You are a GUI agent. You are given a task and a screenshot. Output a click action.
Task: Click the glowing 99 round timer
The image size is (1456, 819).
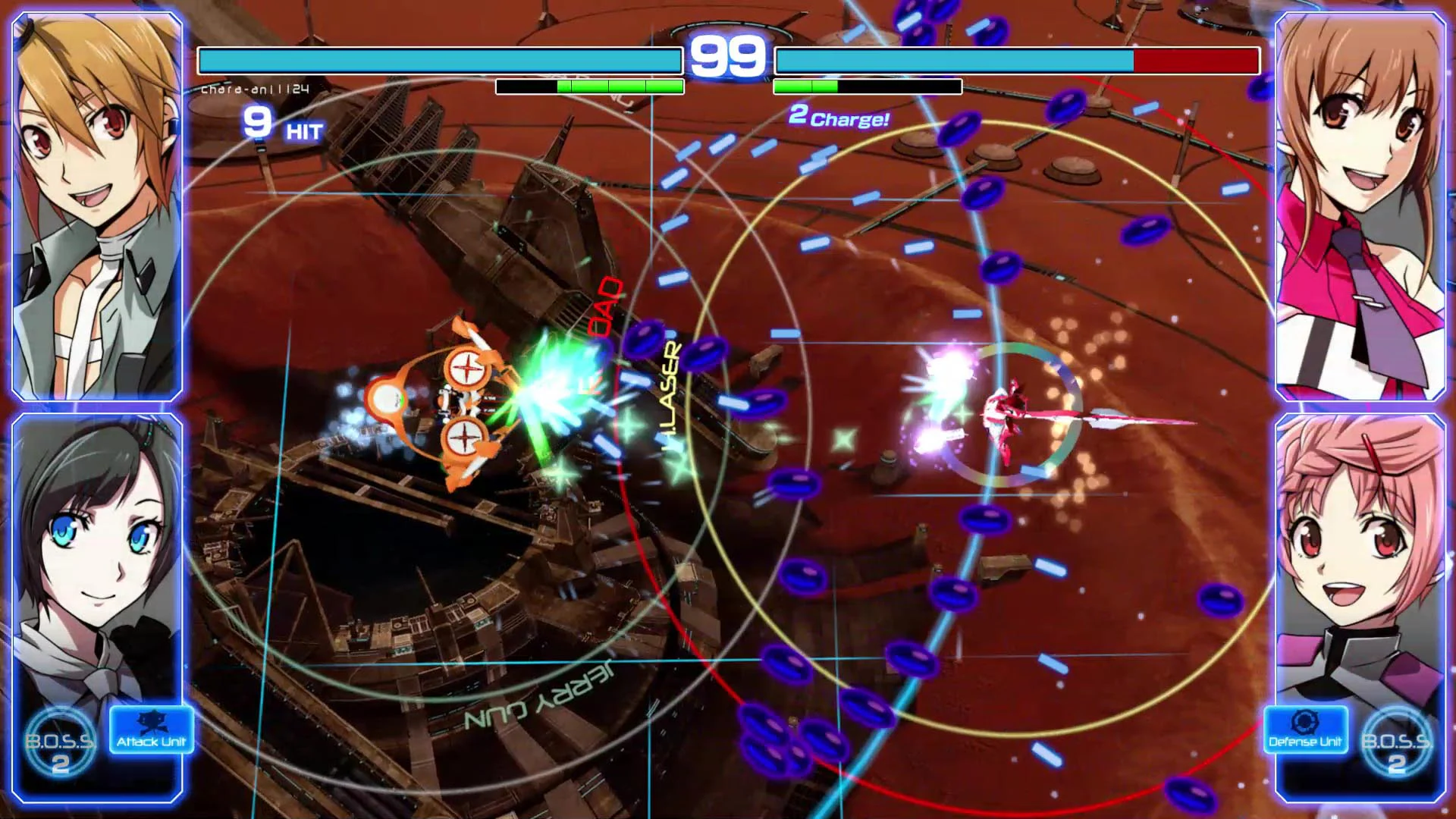pos(727,55)
